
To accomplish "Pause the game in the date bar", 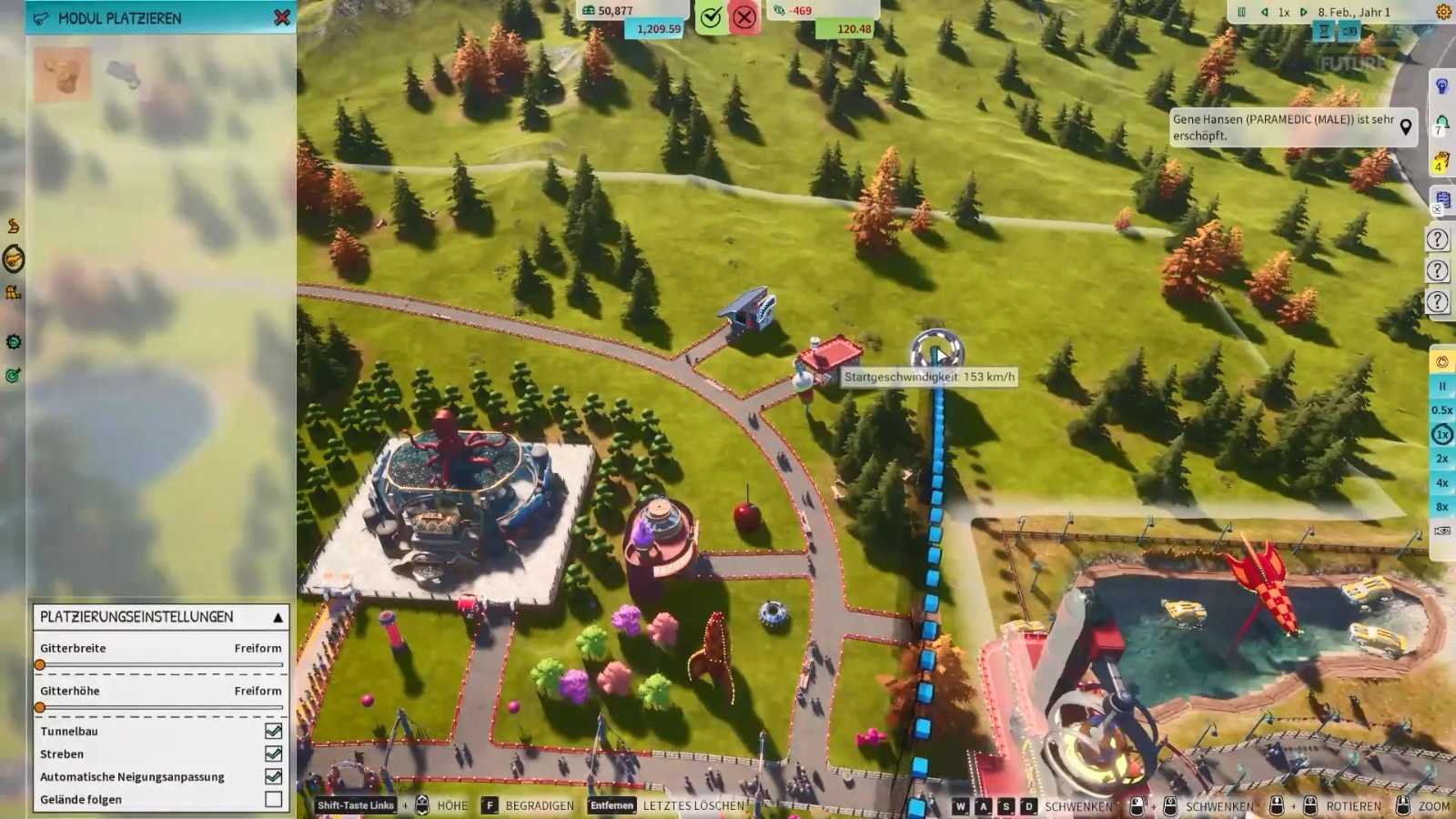I will (x=1241, y=12).
